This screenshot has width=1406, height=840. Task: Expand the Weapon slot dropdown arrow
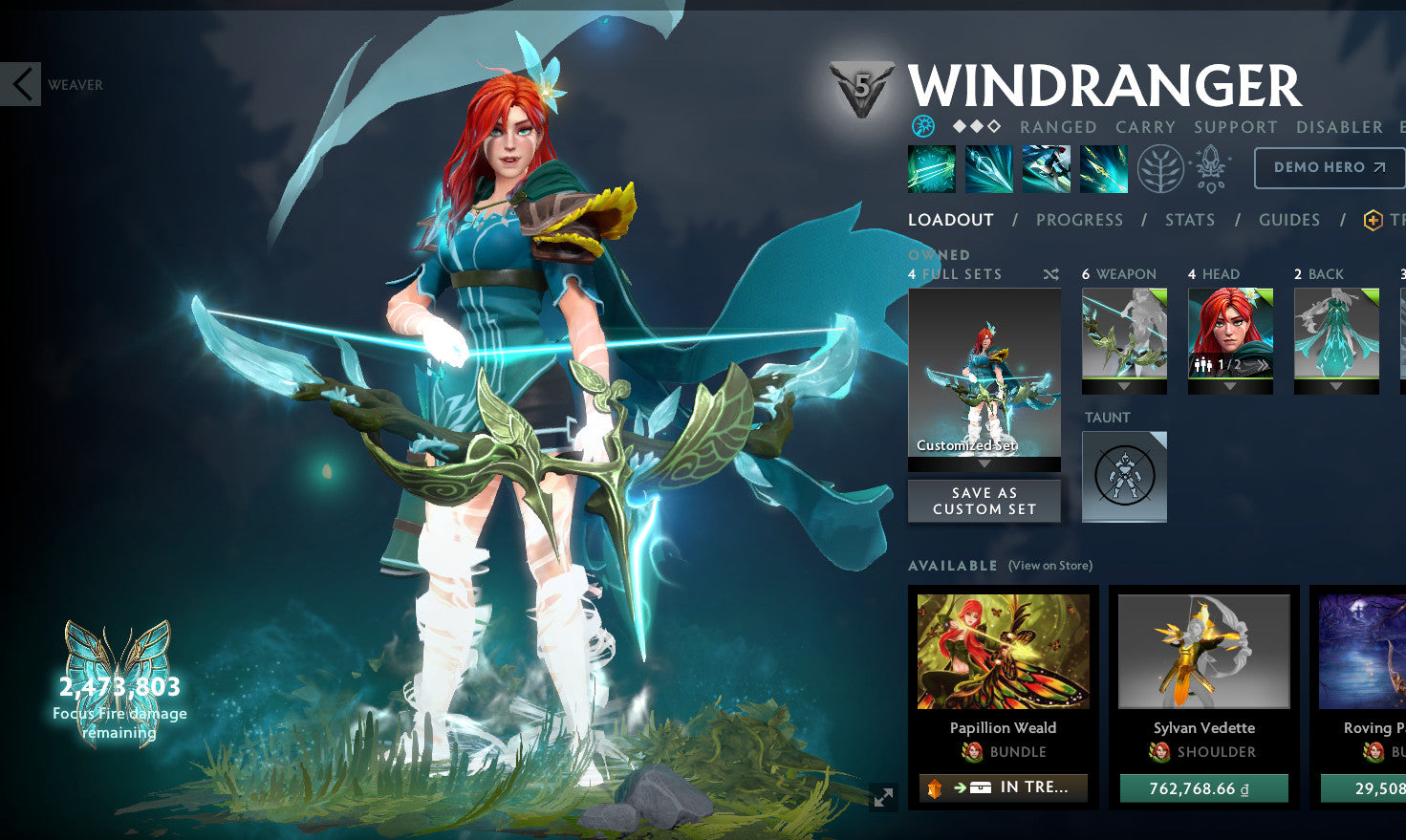point(1124,387)
